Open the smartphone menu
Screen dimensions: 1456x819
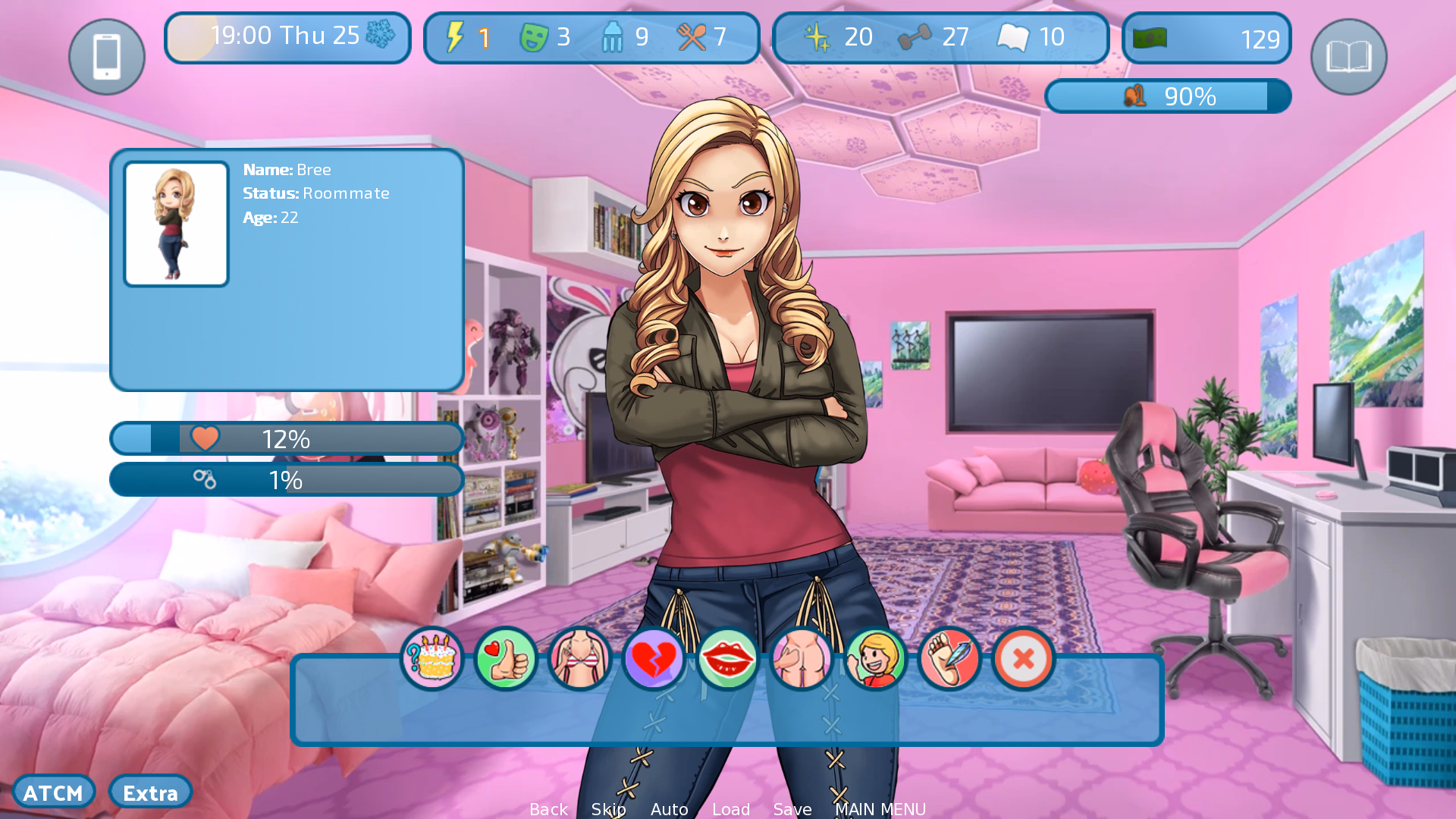tap(107, 57)
